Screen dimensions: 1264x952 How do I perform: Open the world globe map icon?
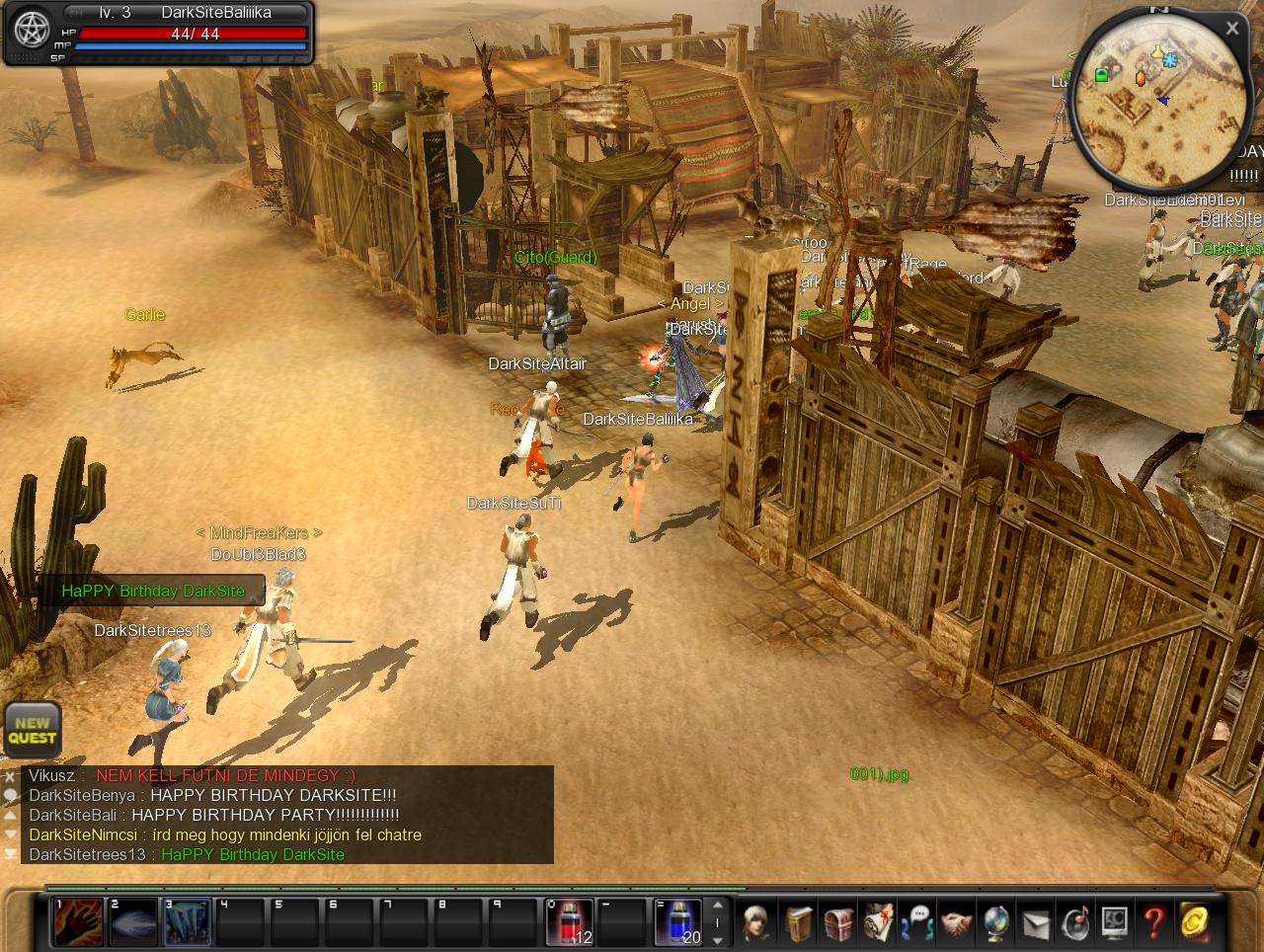point(995,923)
